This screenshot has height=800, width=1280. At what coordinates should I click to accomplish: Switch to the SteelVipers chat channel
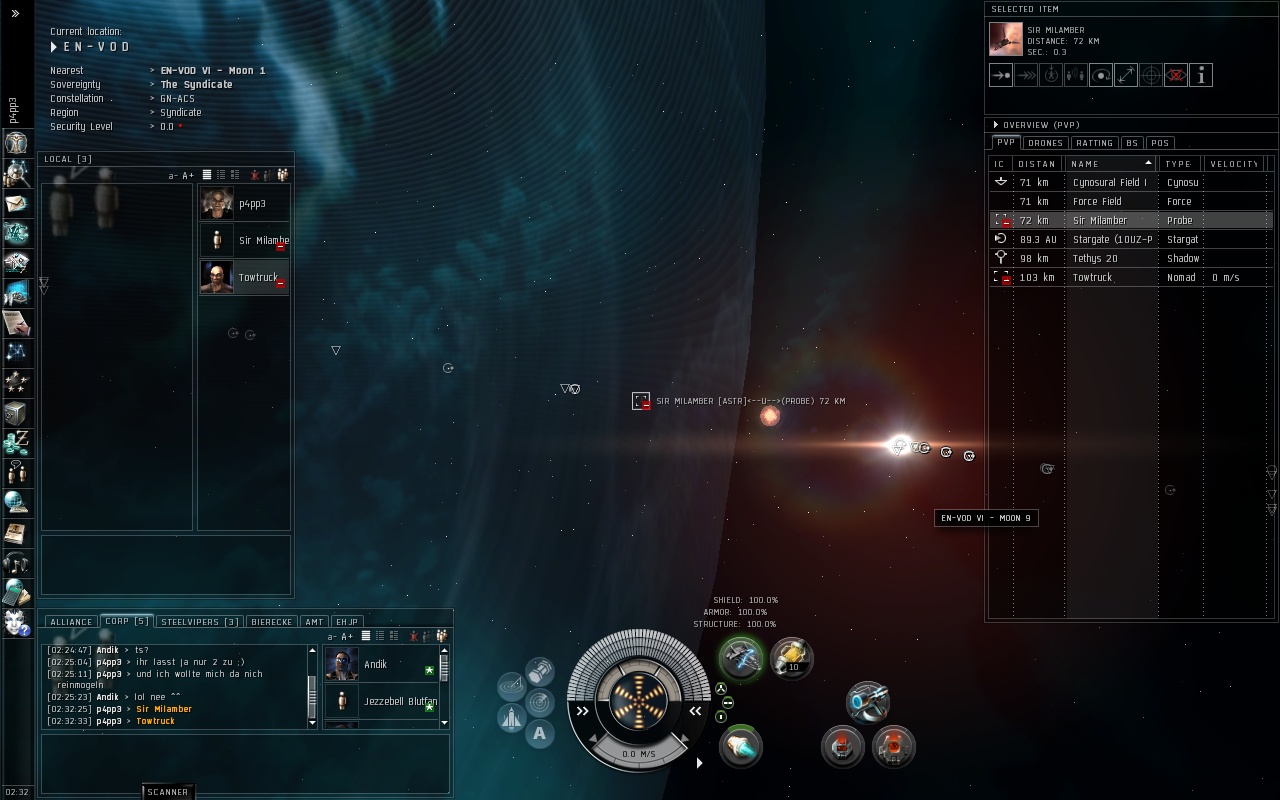point(200,622)
